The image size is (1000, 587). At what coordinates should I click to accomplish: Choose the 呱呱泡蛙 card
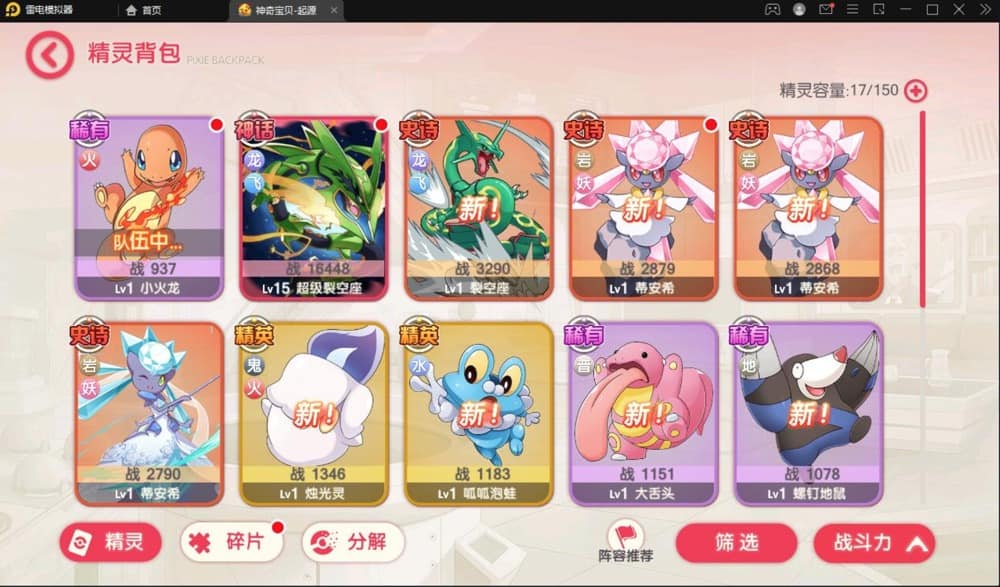(478, 413)
